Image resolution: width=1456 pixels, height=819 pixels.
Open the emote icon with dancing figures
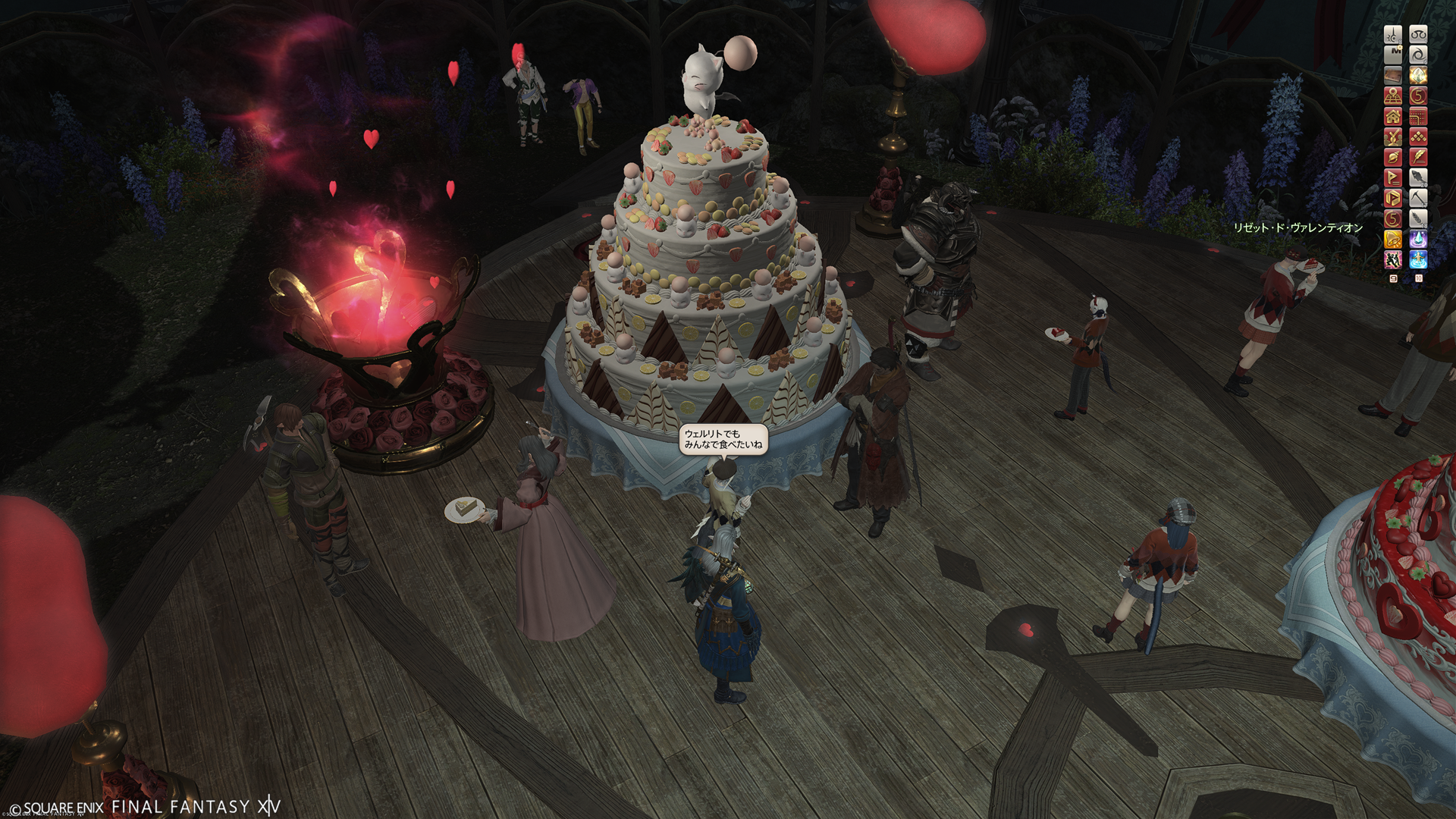pyautogui.click(x=1393, y=260)
